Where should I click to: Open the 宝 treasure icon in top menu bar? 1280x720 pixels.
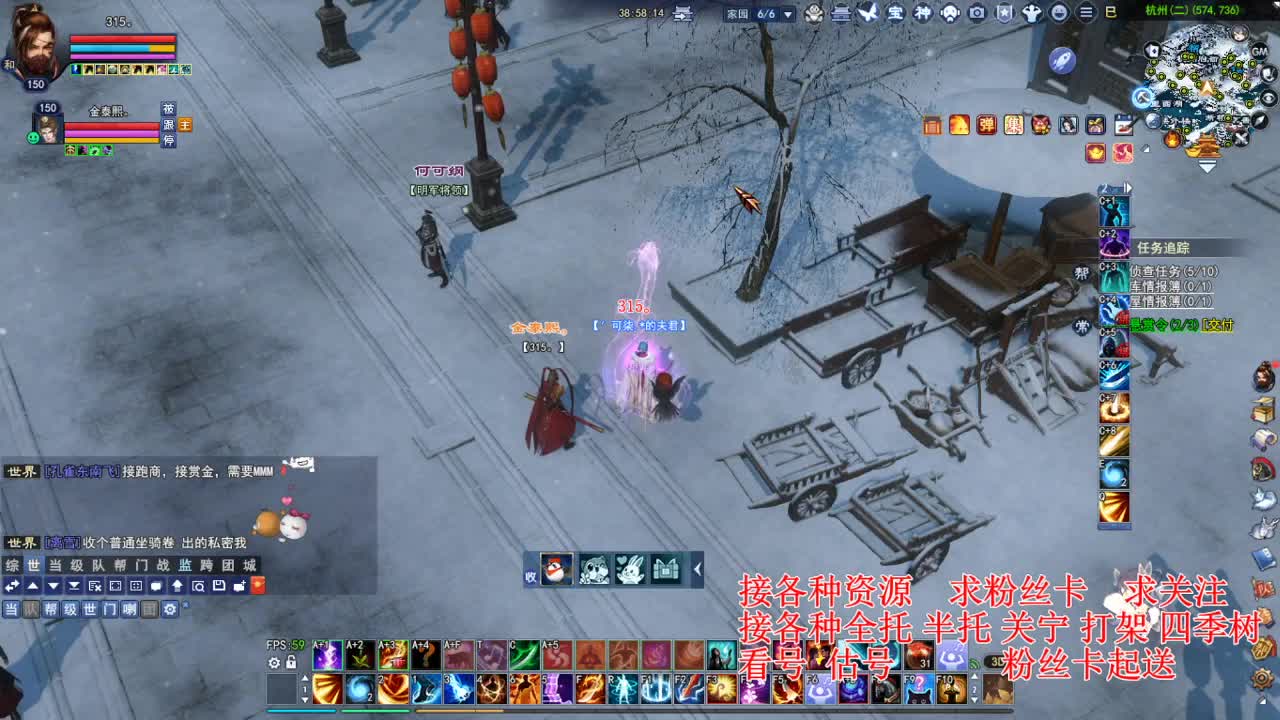point(895,14)
